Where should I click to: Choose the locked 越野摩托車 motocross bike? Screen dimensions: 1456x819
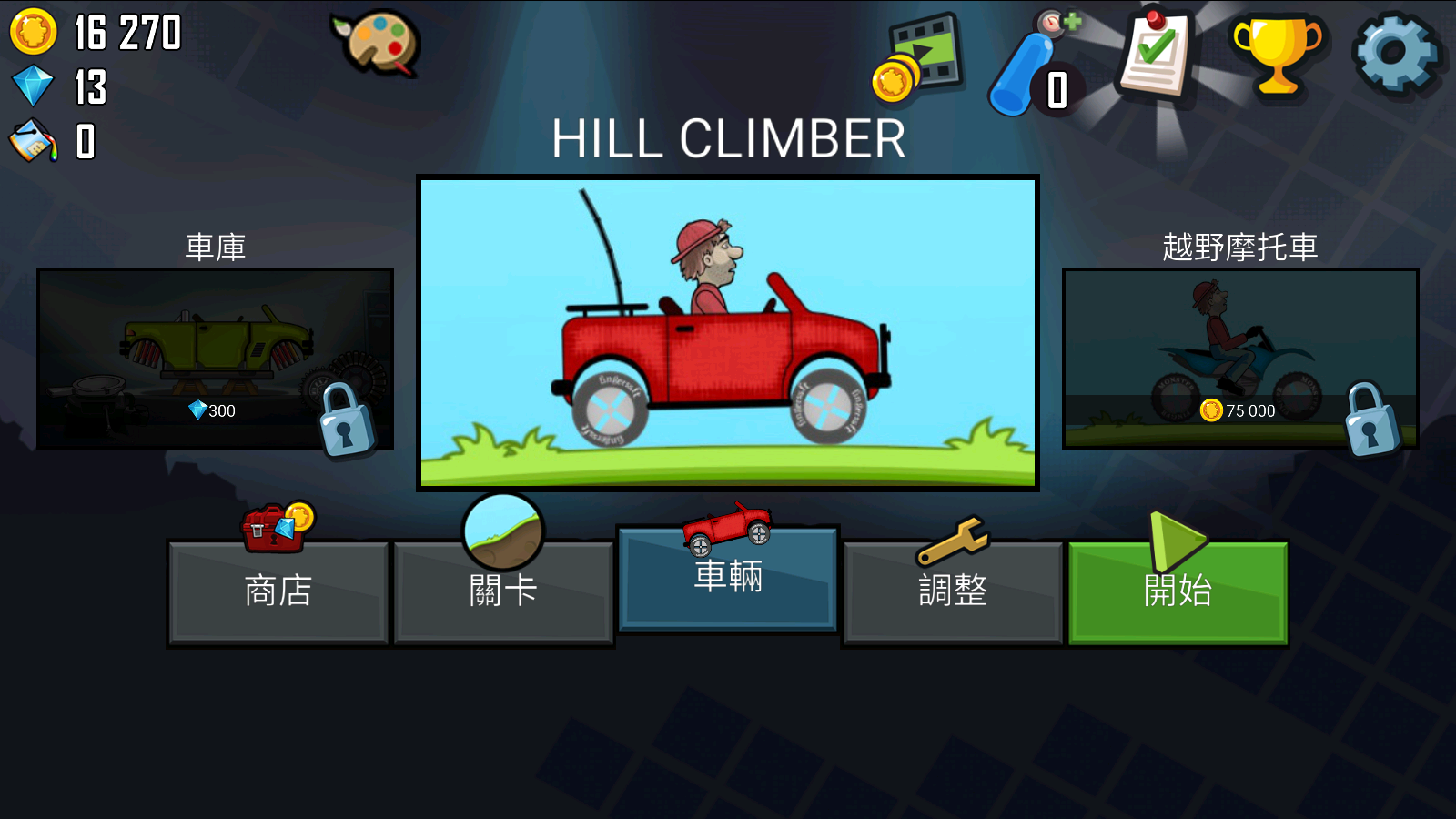point(1240,358)
